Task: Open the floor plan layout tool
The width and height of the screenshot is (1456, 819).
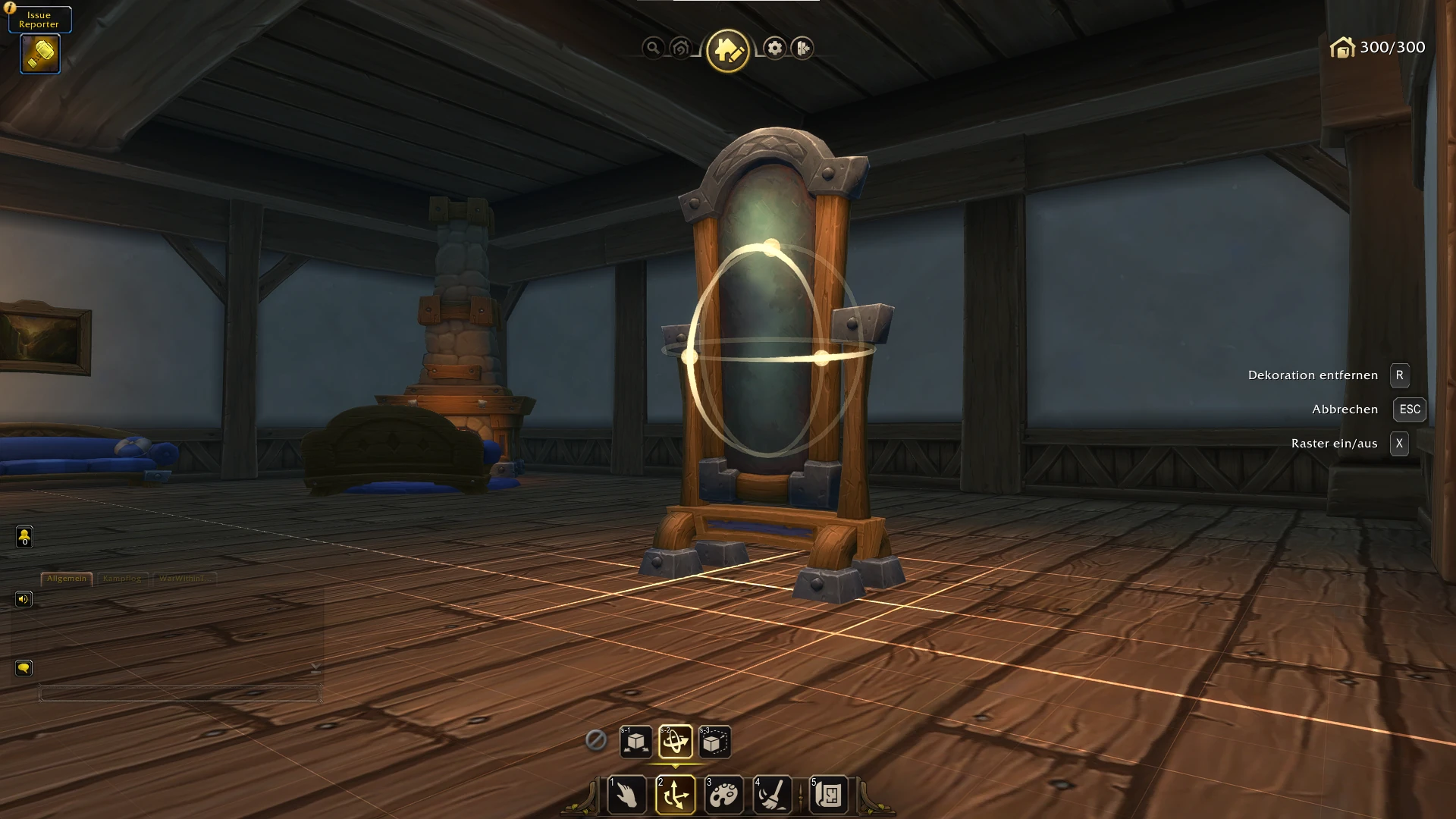Action: click(828, 794)
